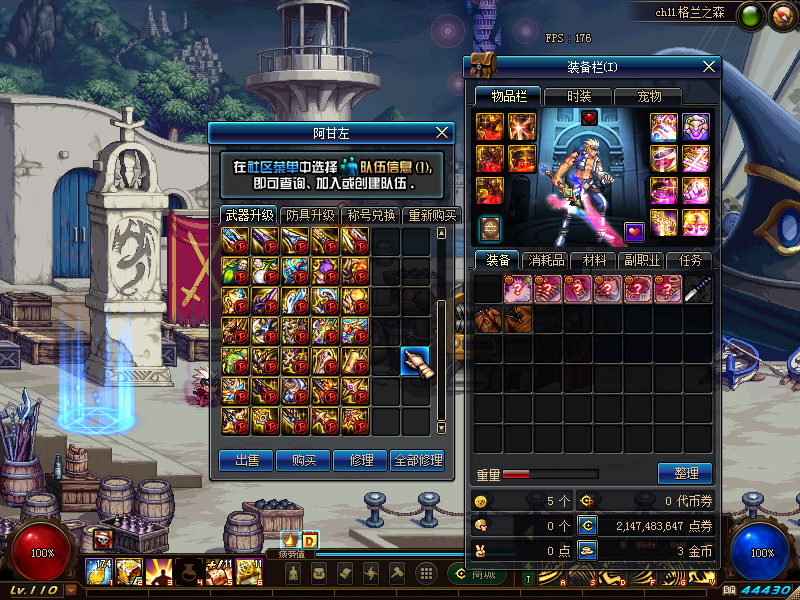
Task: Close the 阿甘左 shop window
Action: coord(444,133)
